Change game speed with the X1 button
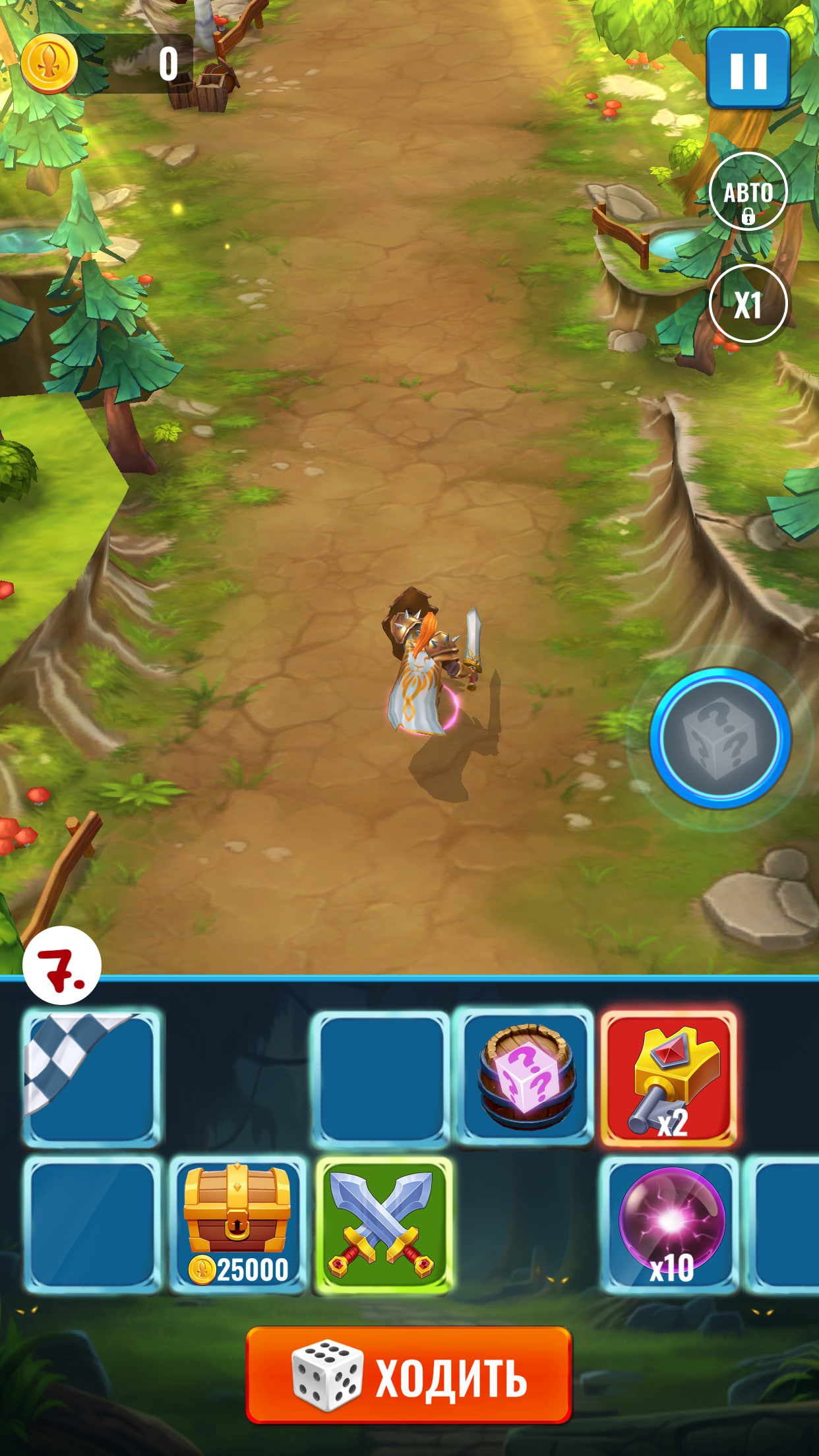Image resolution: width=819 pixels, height=1456 pixels. pos(748,304)
